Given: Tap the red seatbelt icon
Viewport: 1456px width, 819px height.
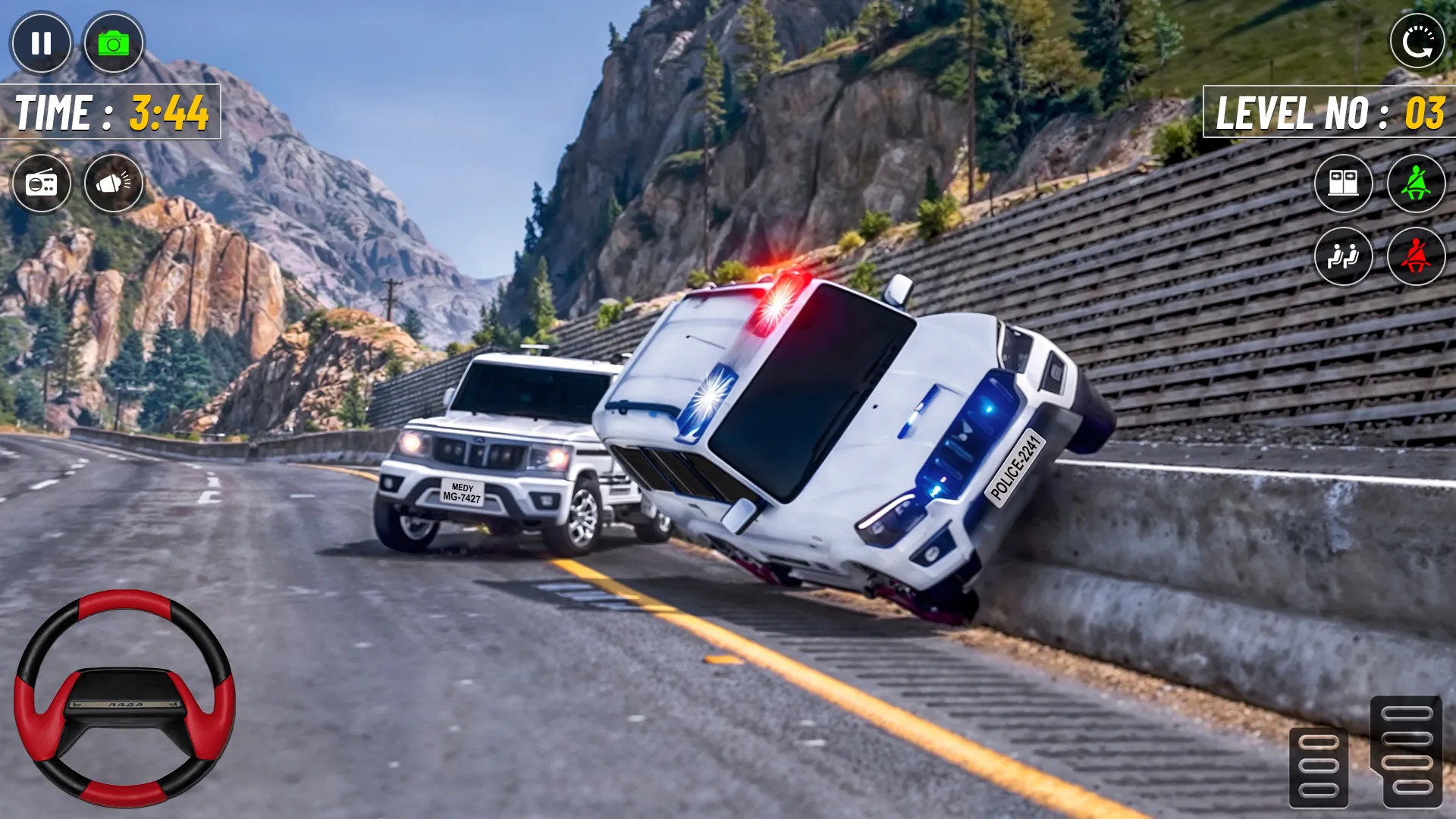Looking at the screenshot, I should point(1416,256).
